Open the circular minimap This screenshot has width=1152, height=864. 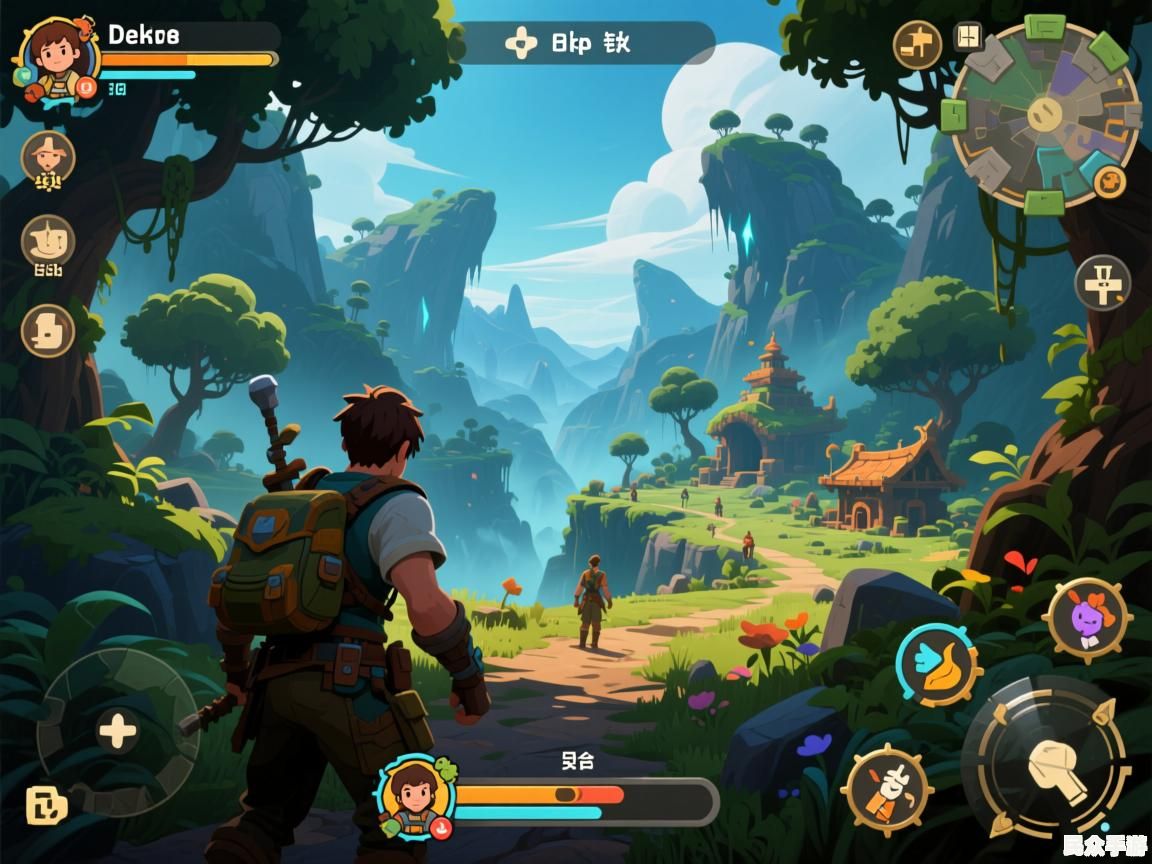[1044, 112]
